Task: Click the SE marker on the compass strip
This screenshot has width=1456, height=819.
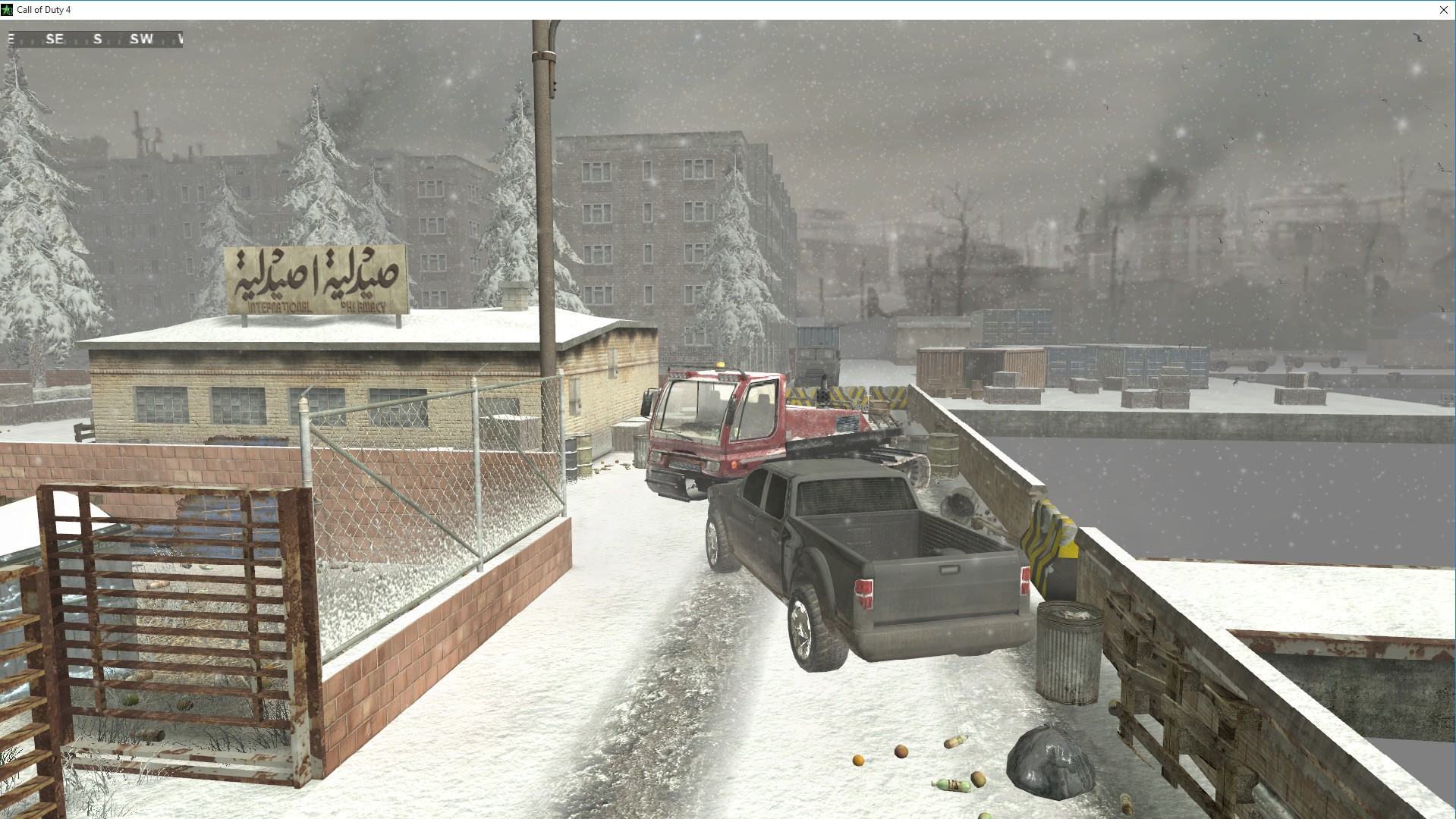Action: click(x=55, y=39)
